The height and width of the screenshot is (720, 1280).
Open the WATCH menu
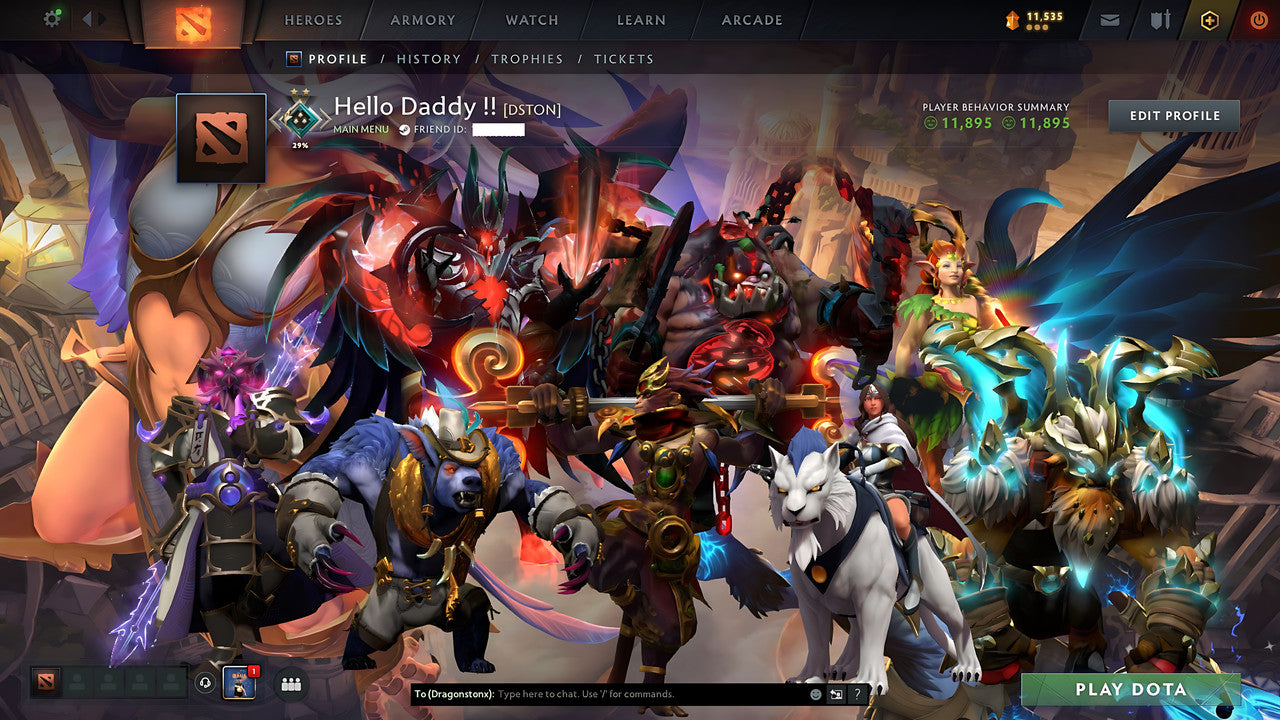[531, 19]
